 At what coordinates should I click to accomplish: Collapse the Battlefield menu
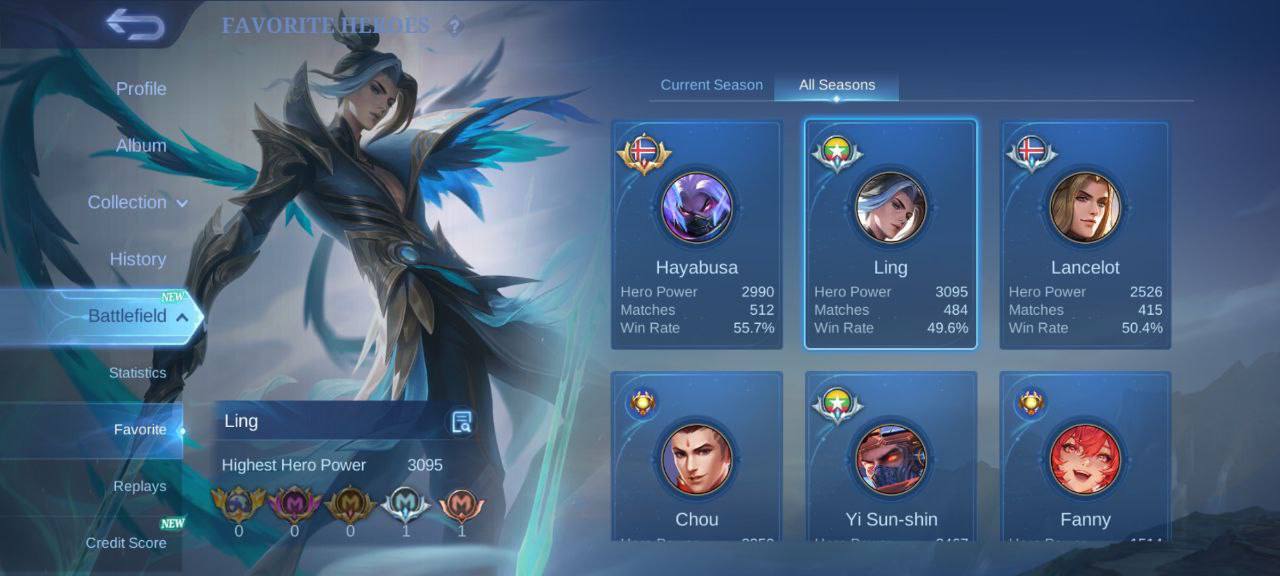(137, 317)
